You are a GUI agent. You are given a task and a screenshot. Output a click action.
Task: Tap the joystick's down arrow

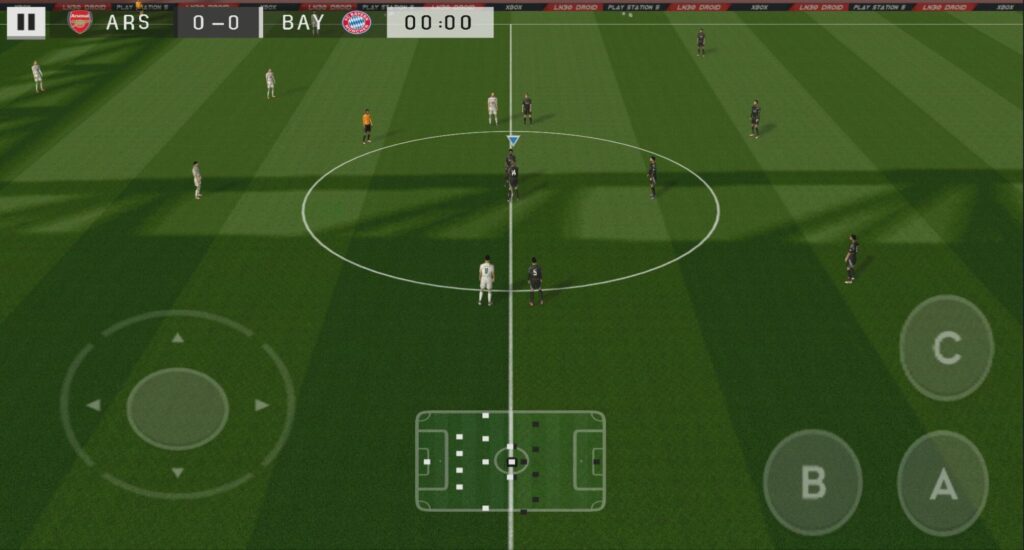(x=177, y=472)
